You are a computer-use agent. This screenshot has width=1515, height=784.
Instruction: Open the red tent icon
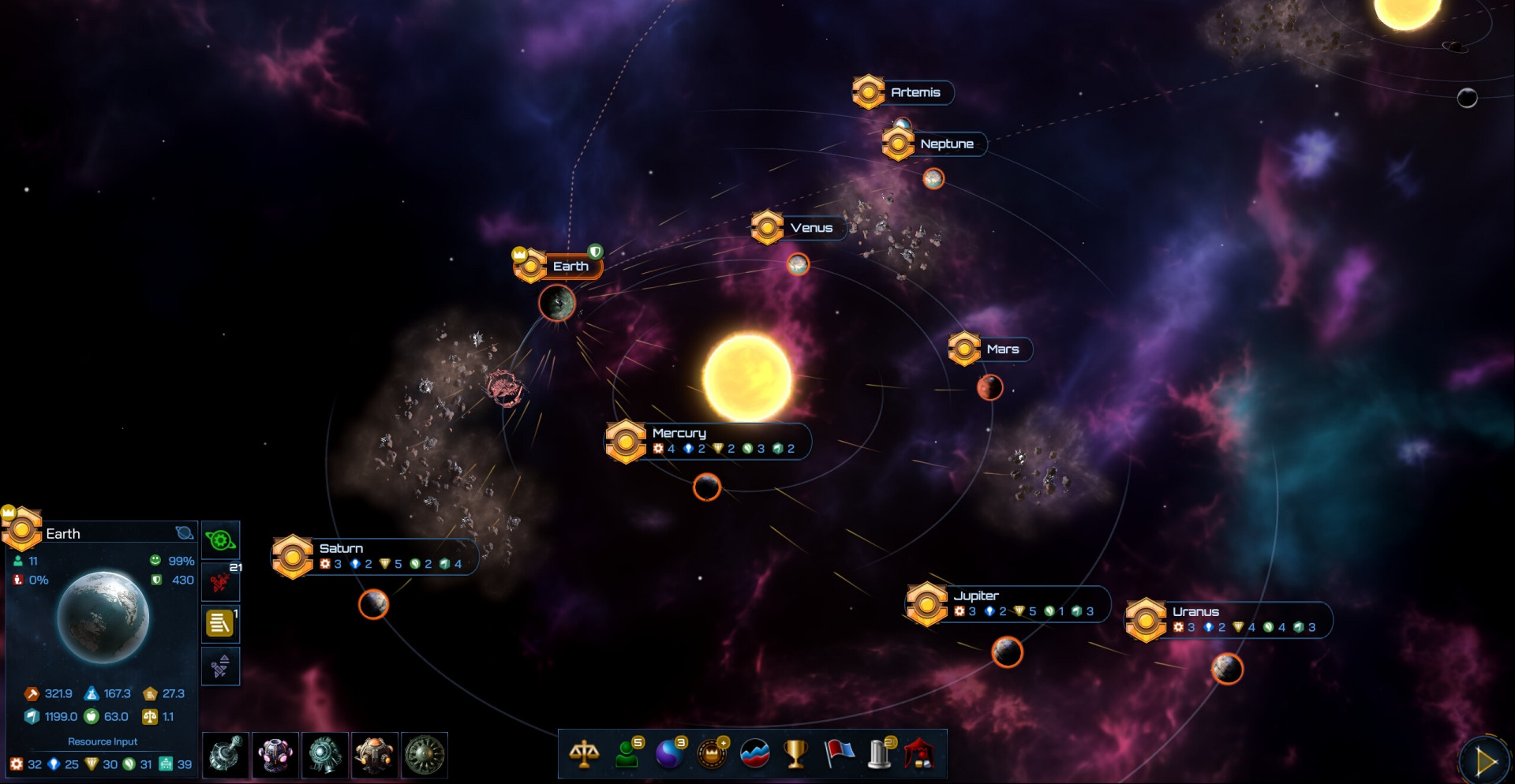920,754
